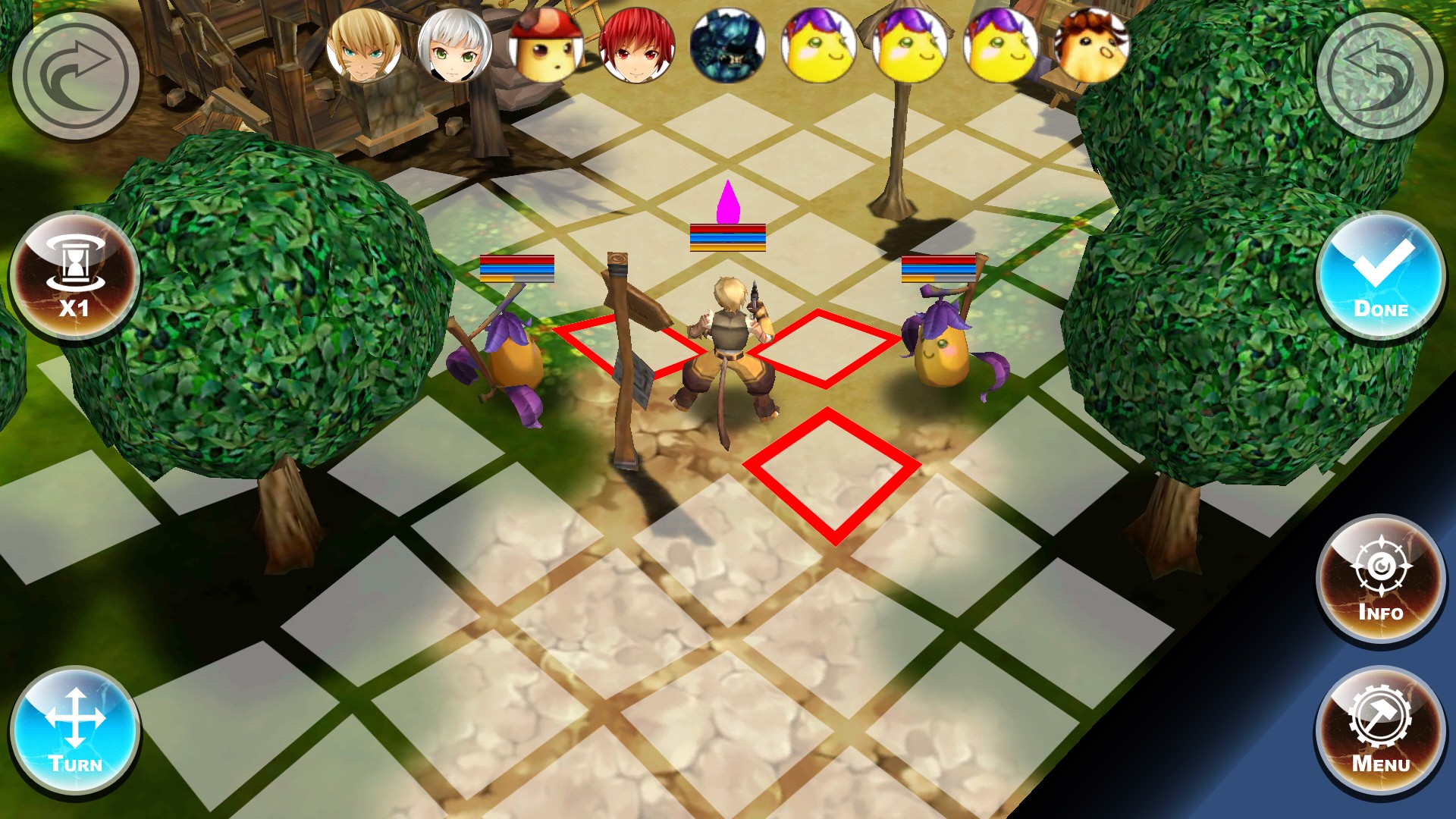Click the grey left-curving arrow button
The height and width of the screenshot is (819, 1456).
(1380, 74)
